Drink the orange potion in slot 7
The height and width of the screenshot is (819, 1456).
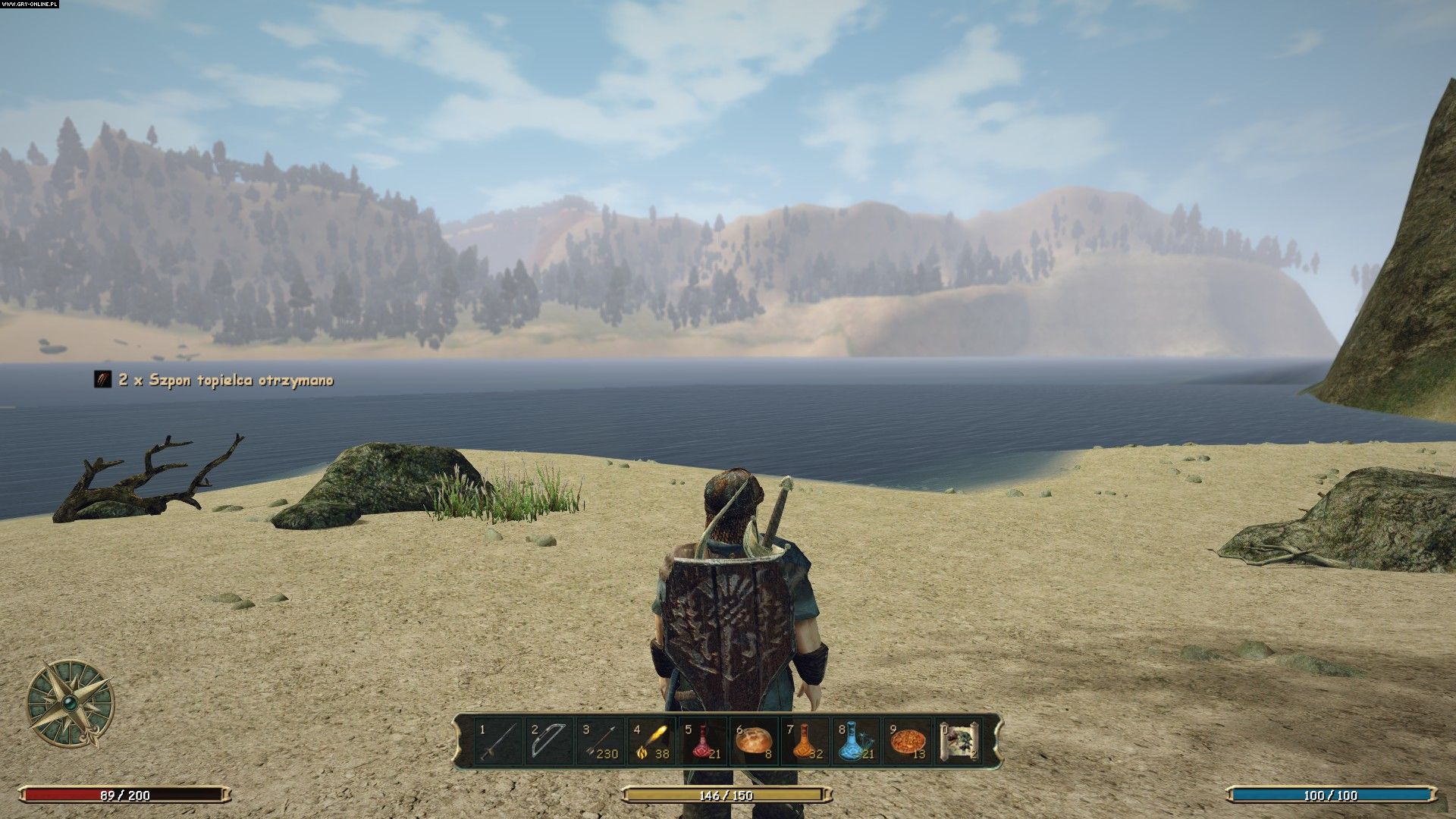click(x=805, y=742)
